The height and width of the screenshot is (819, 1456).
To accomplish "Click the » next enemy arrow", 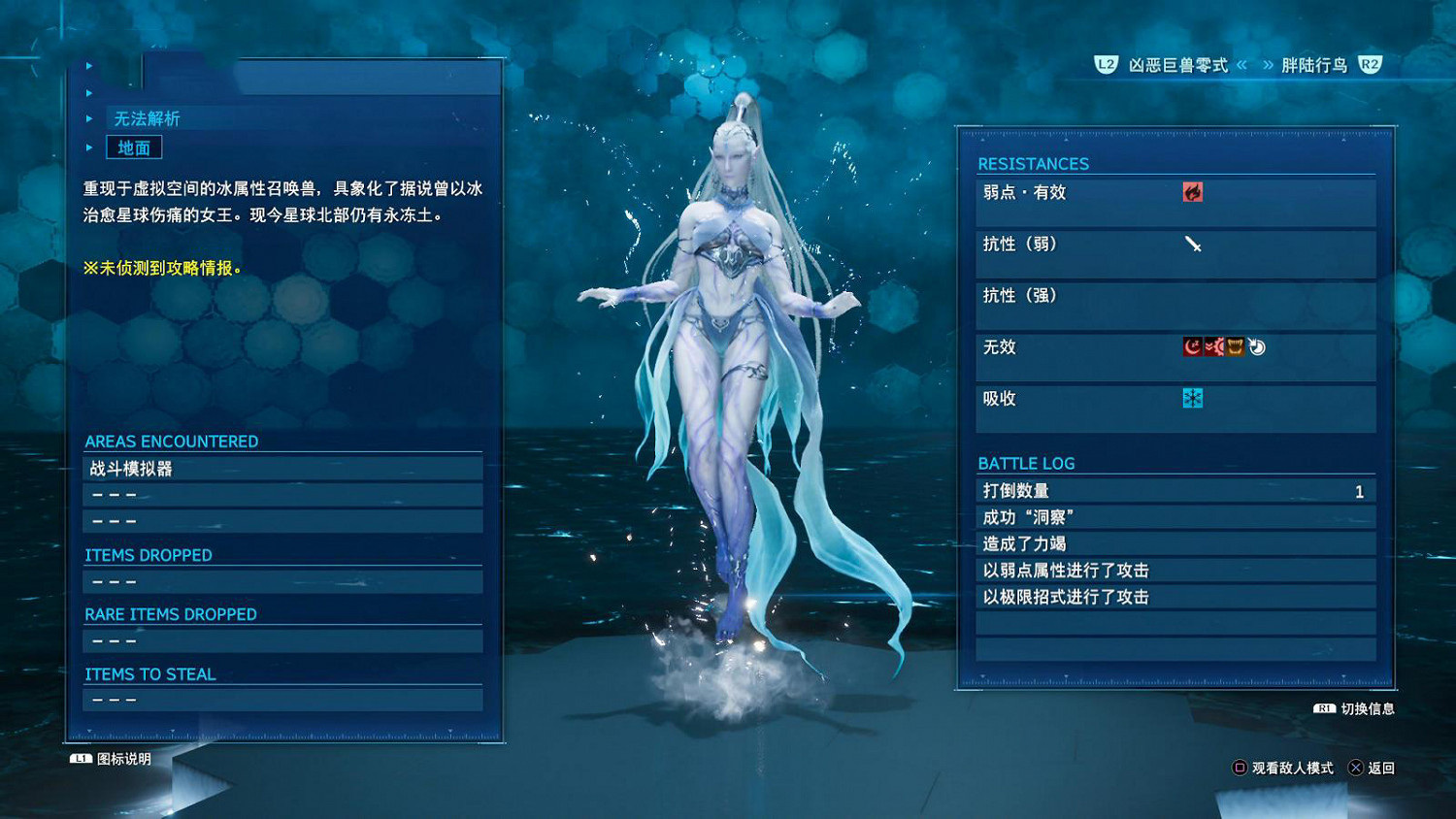I will 1268,65.
